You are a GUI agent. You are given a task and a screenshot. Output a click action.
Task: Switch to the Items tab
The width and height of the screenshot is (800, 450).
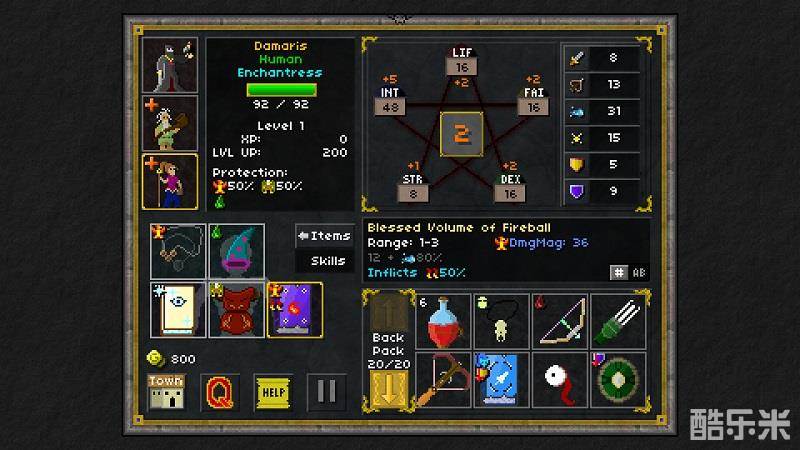click(324, 236)
